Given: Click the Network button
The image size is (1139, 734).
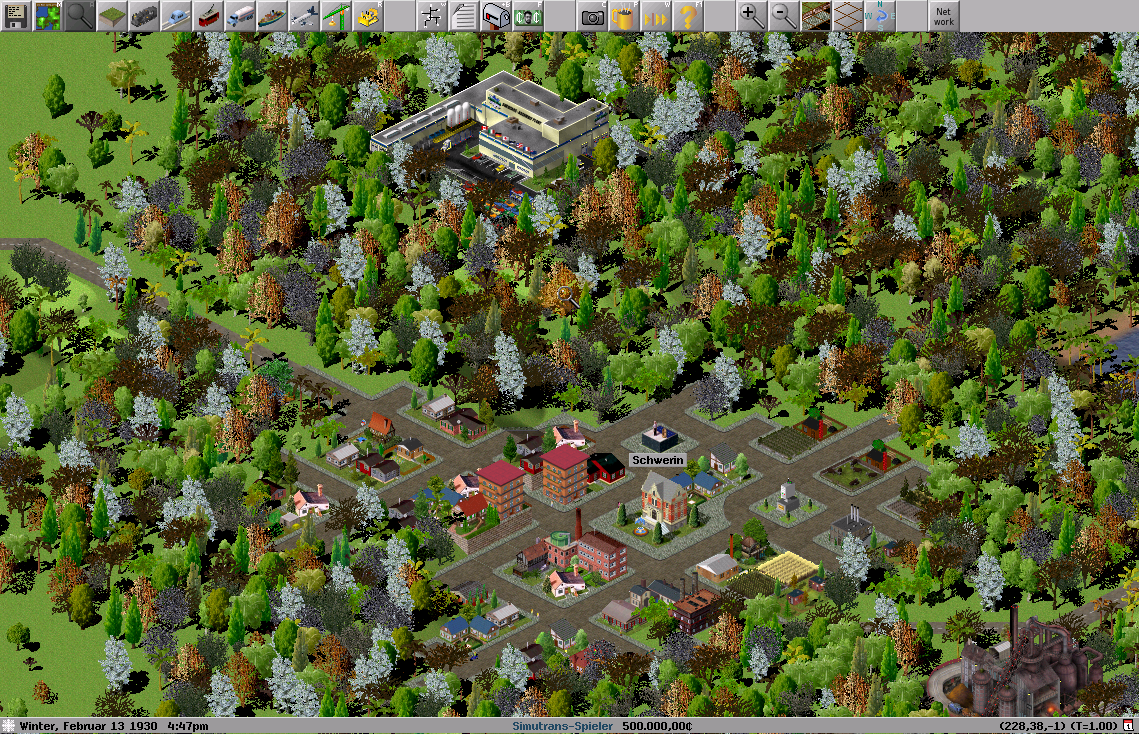Looking at the screenshot, I should [x=943, y=16].
